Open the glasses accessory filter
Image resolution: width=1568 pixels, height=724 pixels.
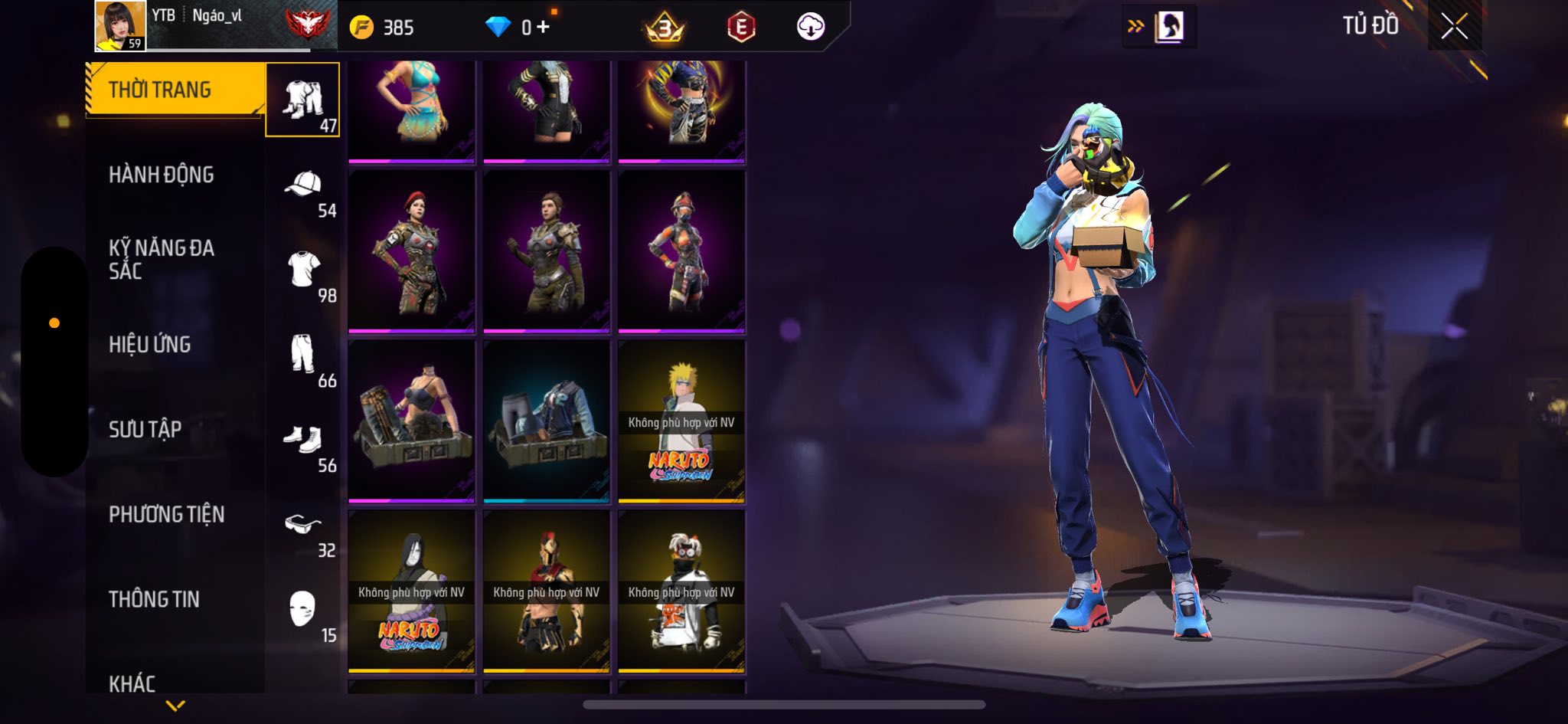click(x=303, y=526)
